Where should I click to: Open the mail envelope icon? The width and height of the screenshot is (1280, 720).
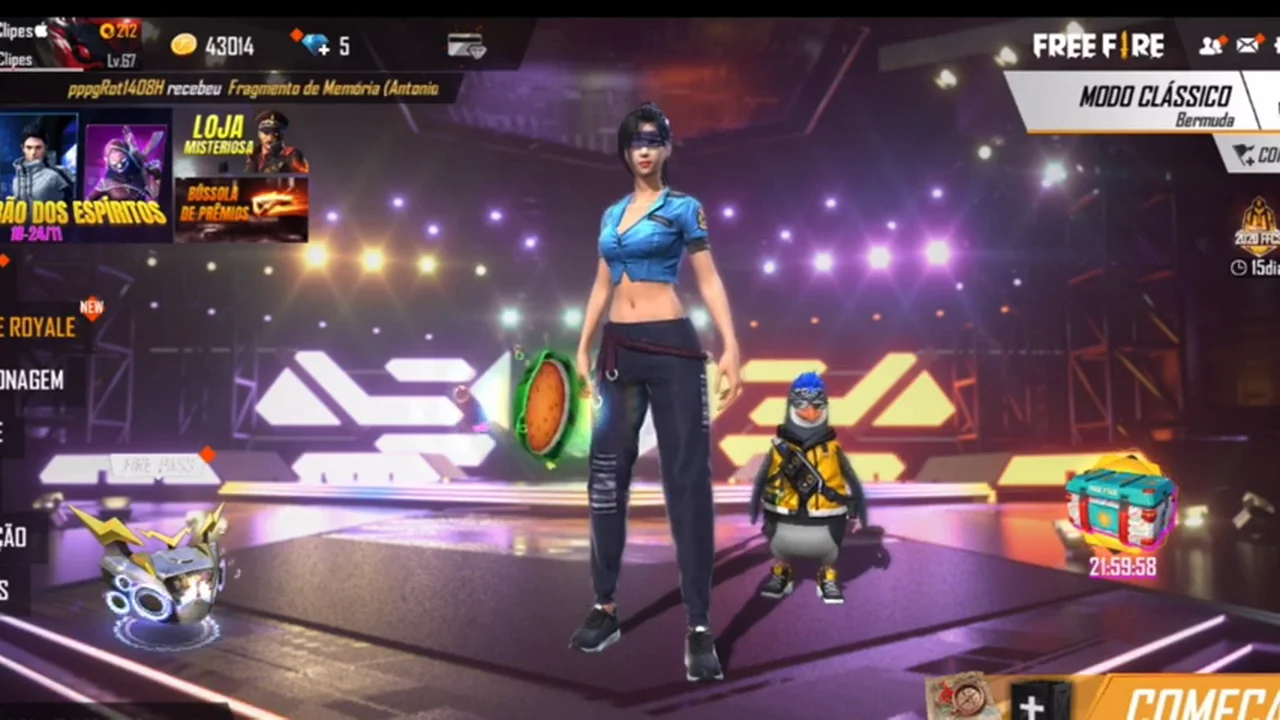pyautogui.click(x=1248, y=45)
